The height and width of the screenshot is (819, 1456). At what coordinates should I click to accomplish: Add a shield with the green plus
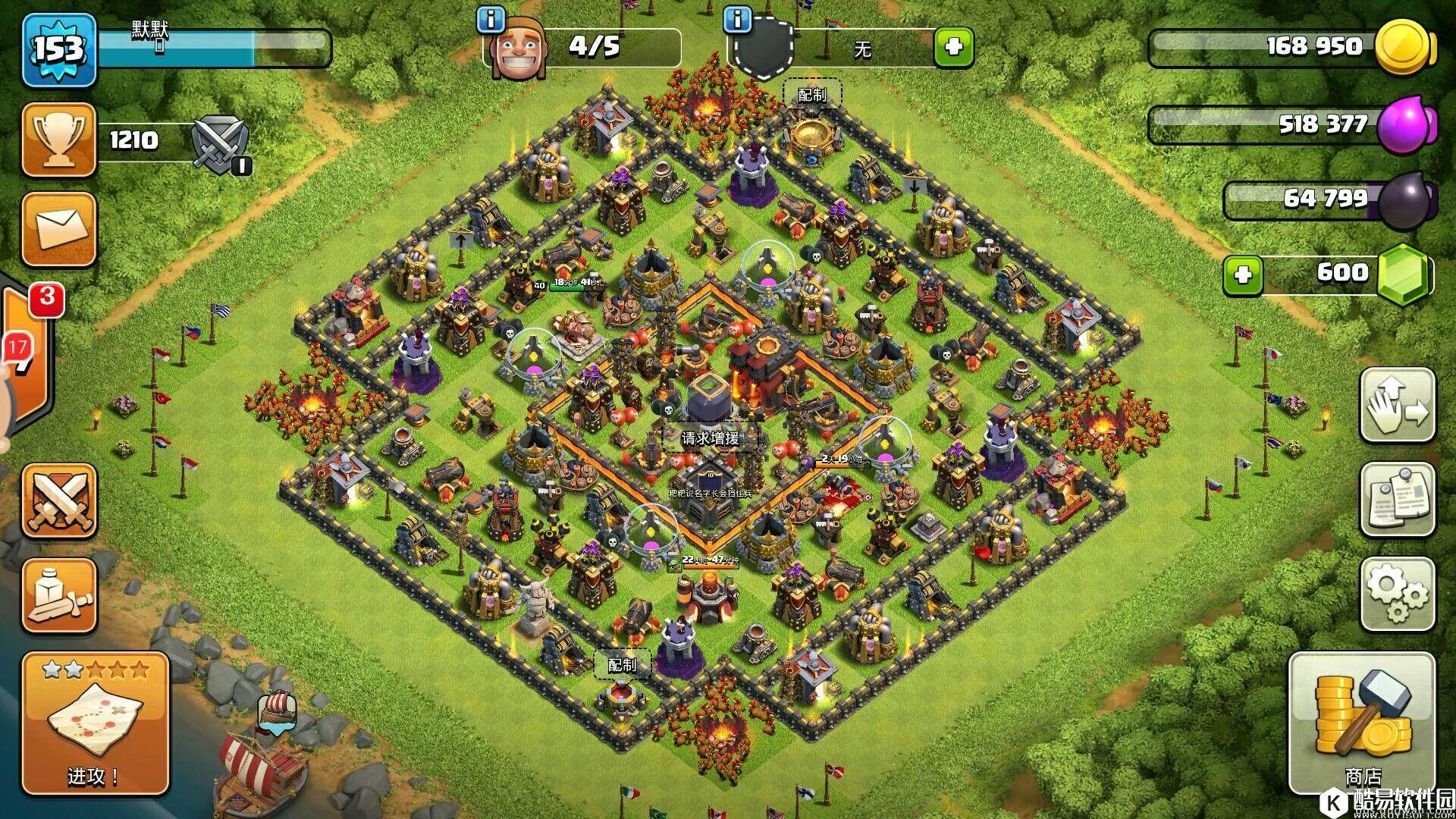point(953,48)
